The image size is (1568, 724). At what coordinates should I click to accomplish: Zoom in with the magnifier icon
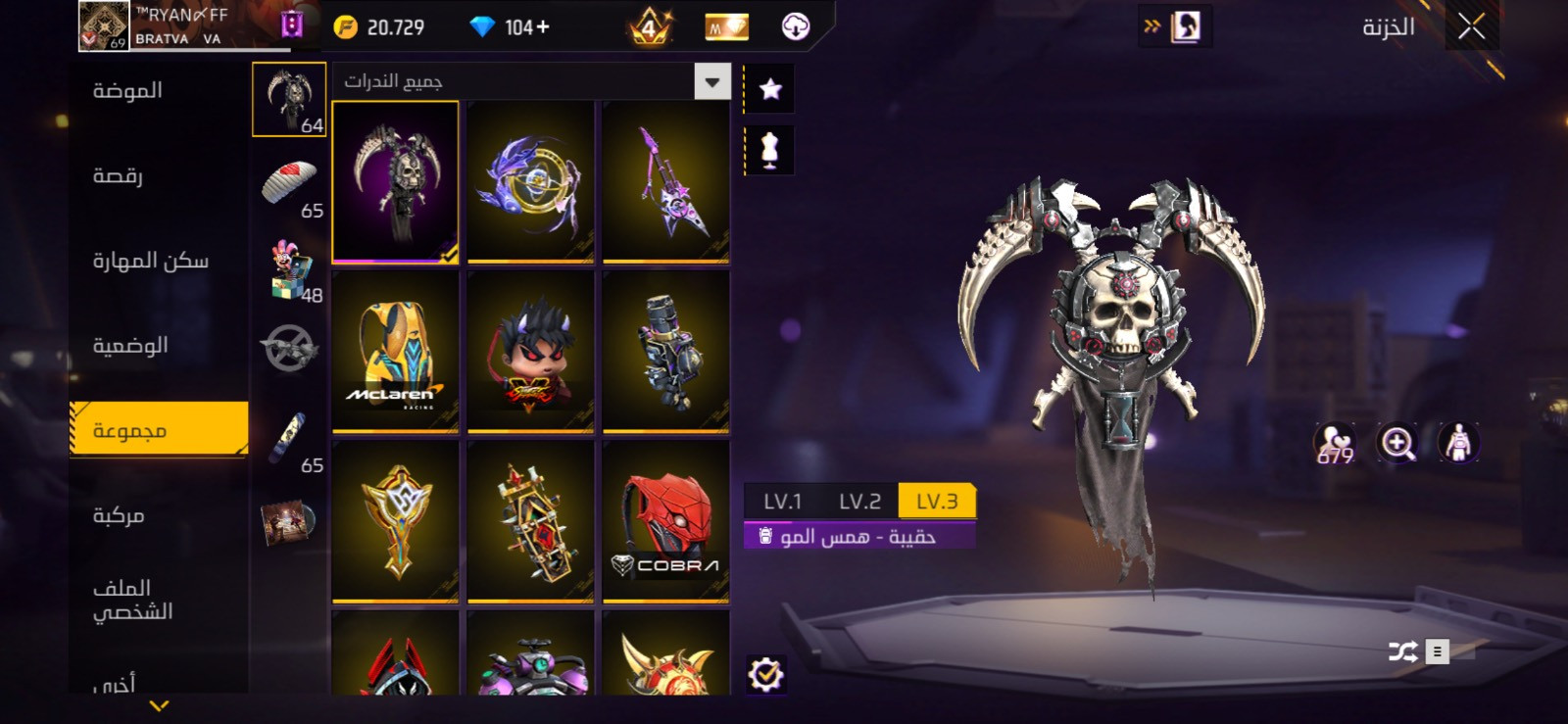pyautogui.click(x=1397, y=443)
